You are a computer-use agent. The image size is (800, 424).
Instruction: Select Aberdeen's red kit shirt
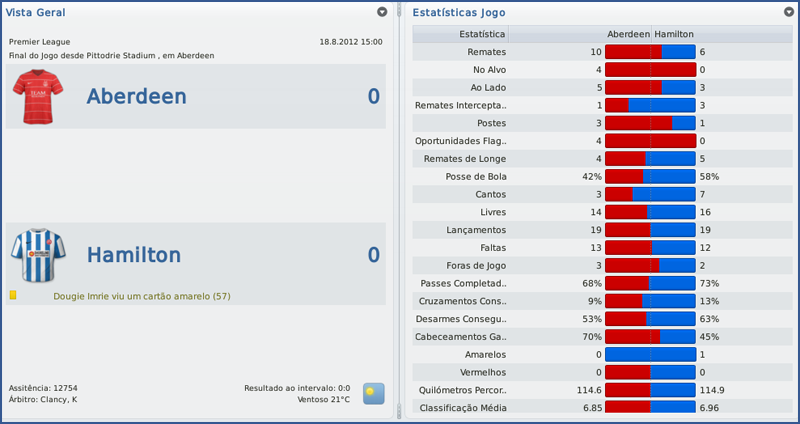click(x=37, y=96)
